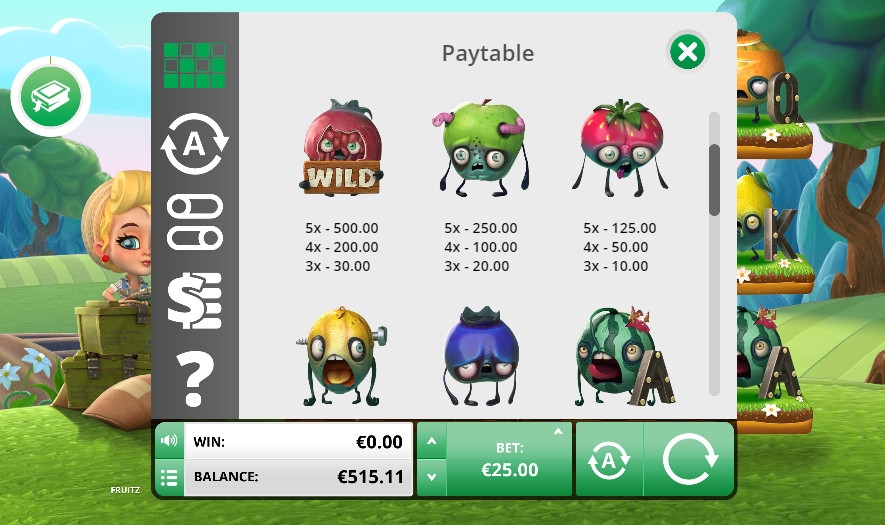Open the green book icon
Viewport: 885px width, 525px height.
point(50,97)
